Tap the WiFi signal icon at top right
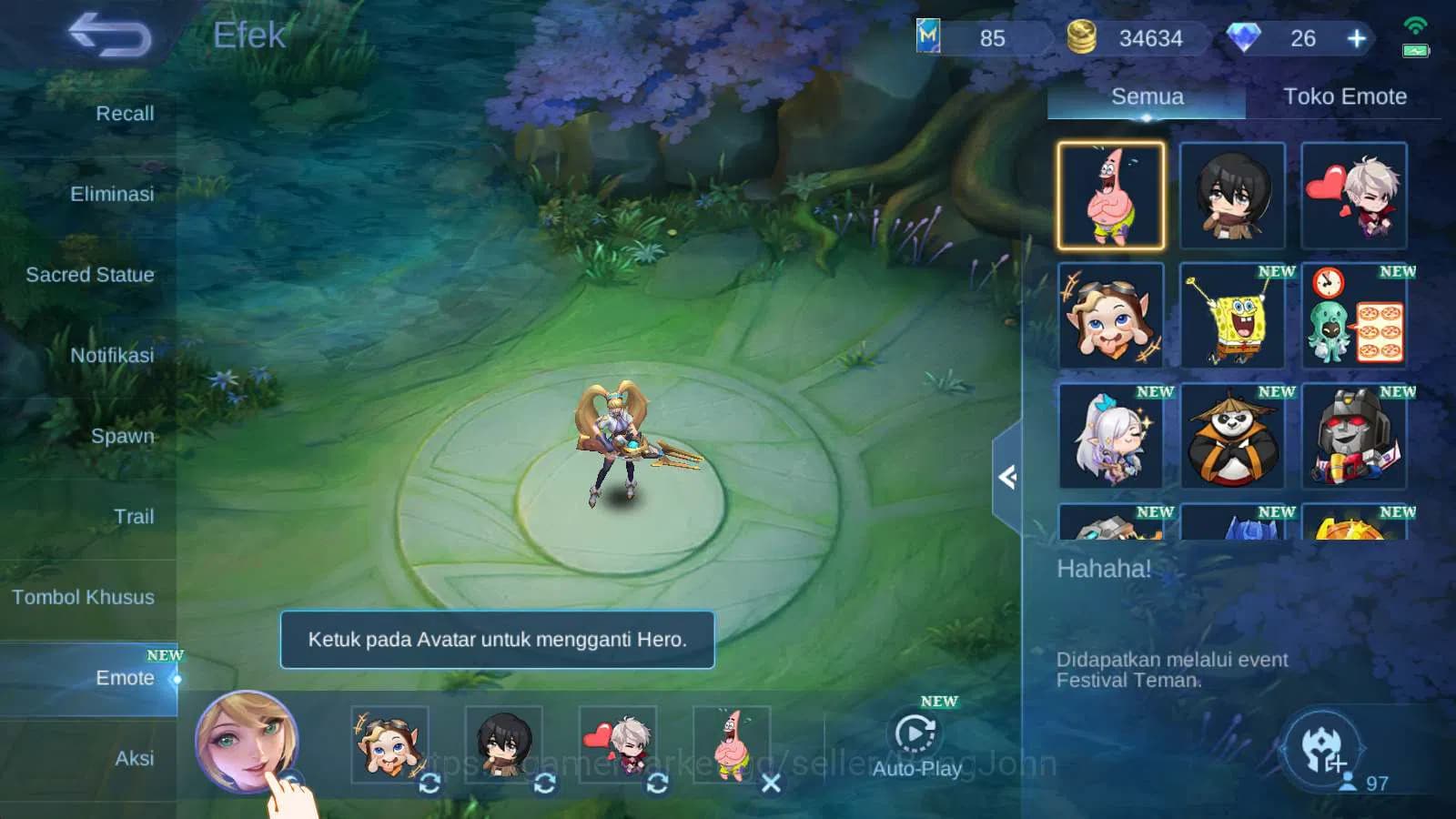 click(x=1417, y=25)
